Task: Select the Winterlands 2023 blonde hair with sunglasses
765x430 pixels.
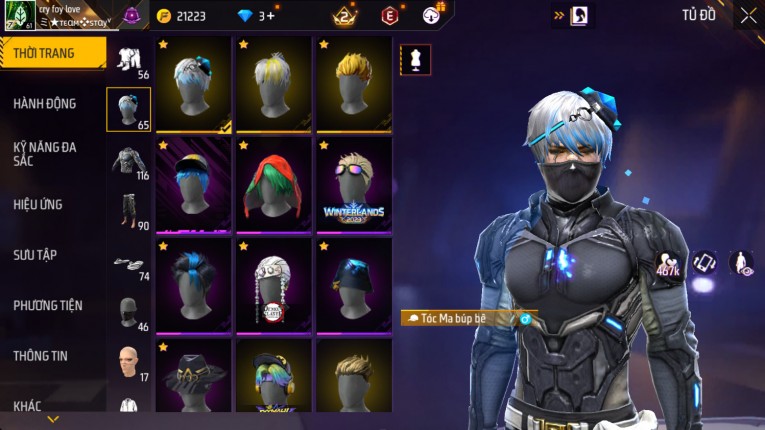Action: coord(353,185)
